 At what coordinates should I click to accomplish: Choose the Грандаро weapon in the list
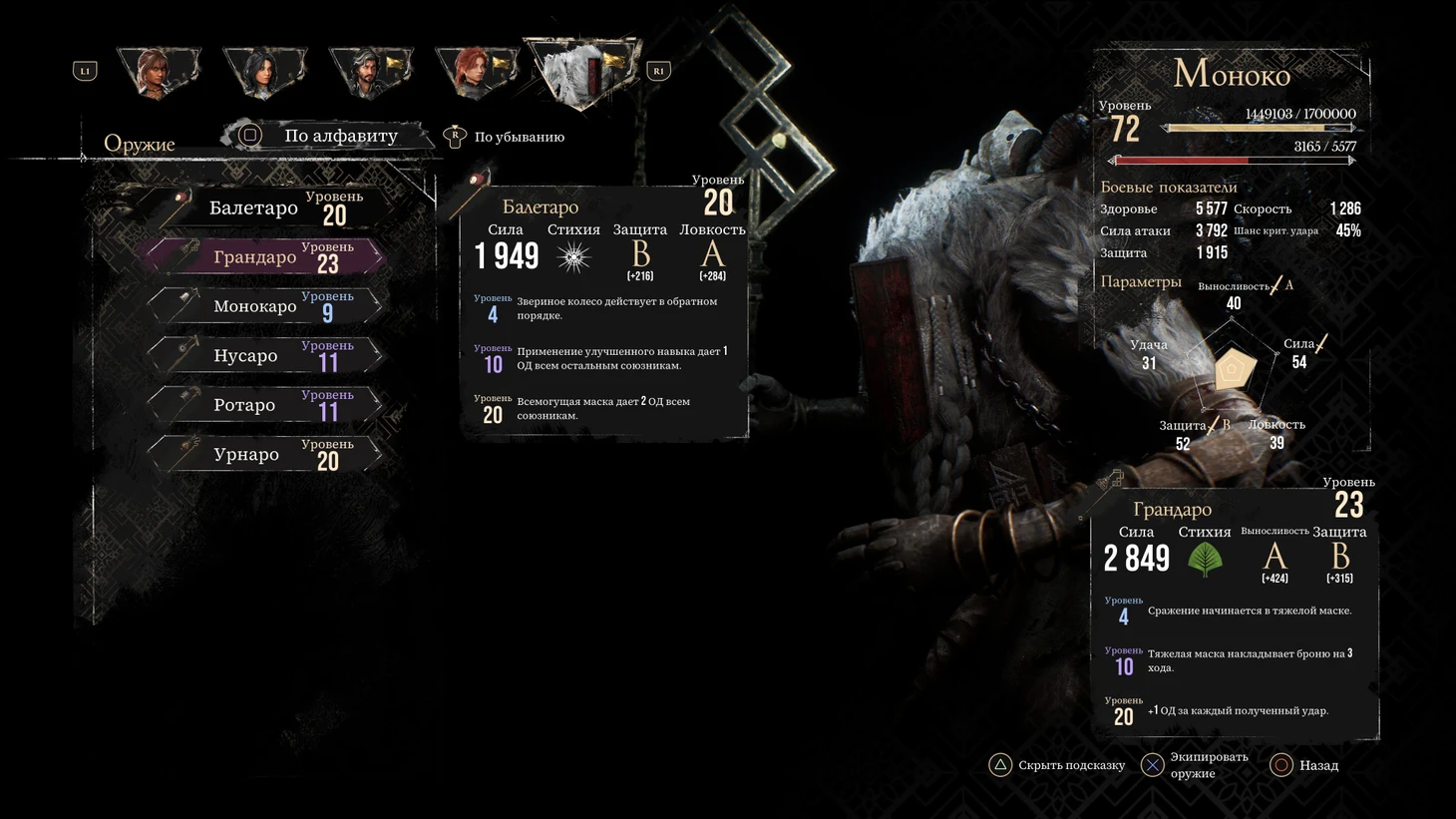coord(264,257)
